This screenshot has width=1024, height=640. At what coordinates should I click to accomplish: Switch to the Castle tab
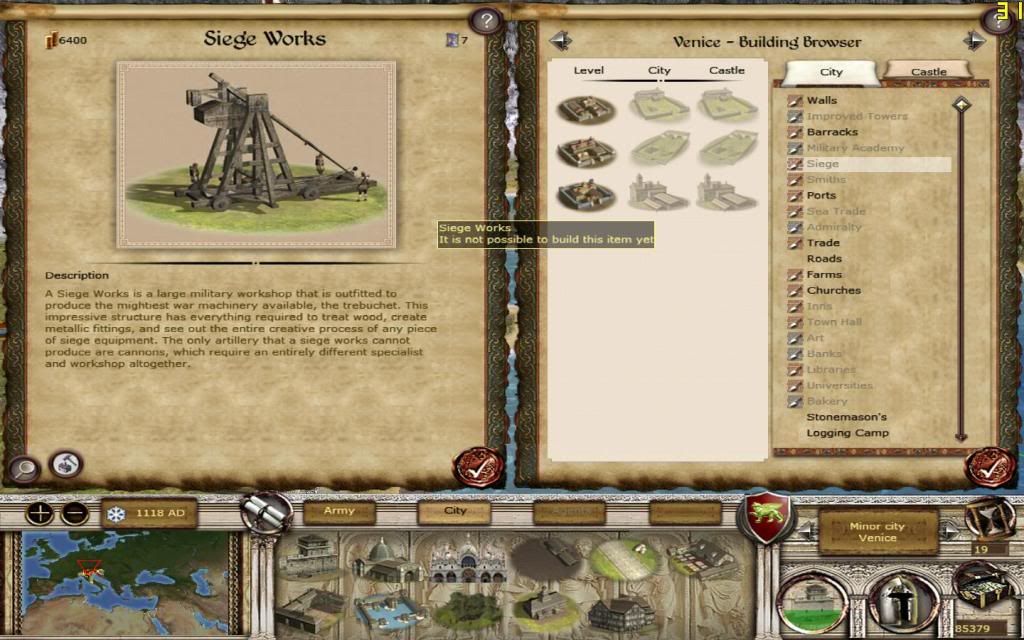tap(928, 72)
